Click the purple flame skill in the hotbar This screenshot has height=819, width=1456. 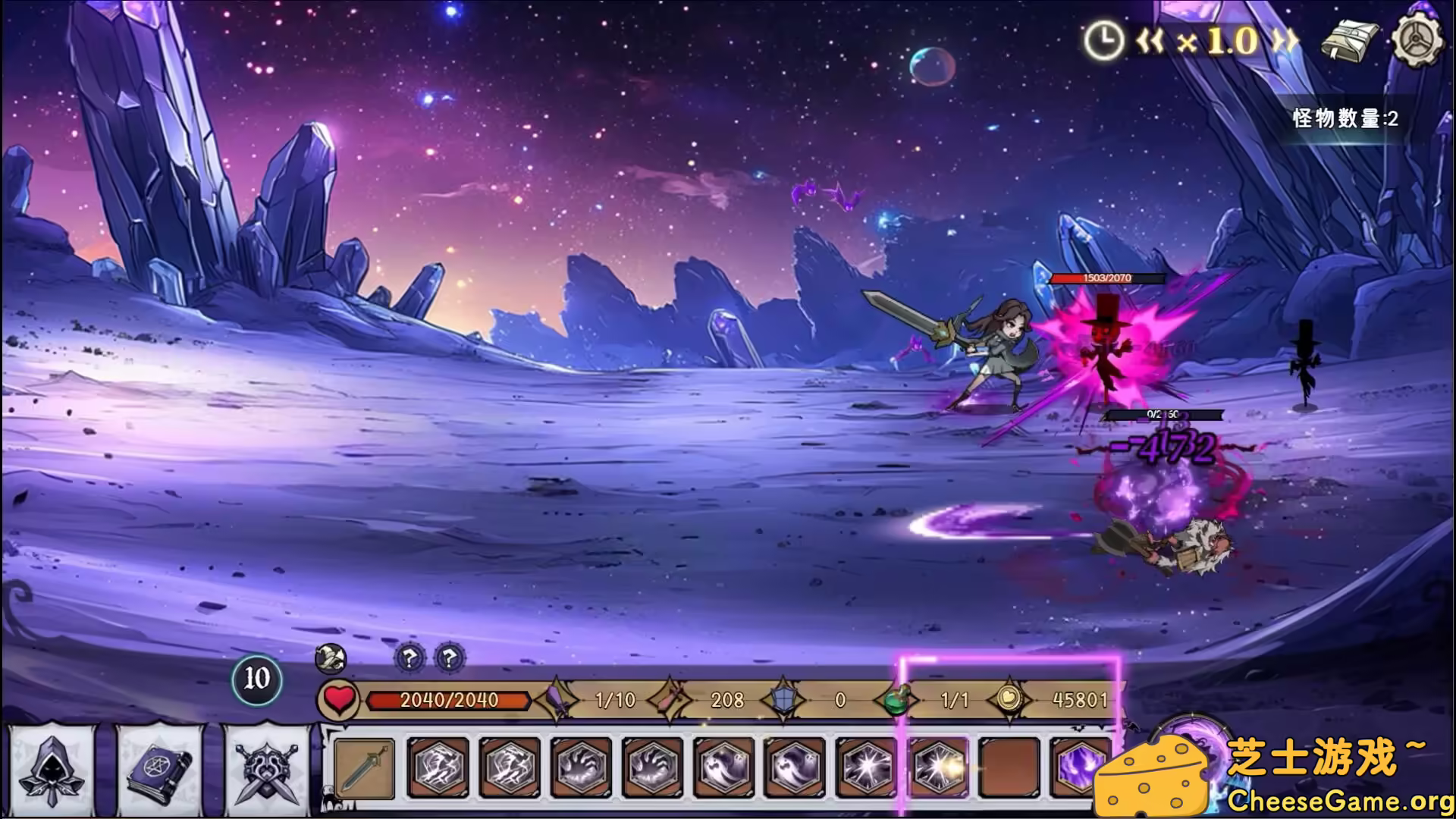coord(1079,770)
